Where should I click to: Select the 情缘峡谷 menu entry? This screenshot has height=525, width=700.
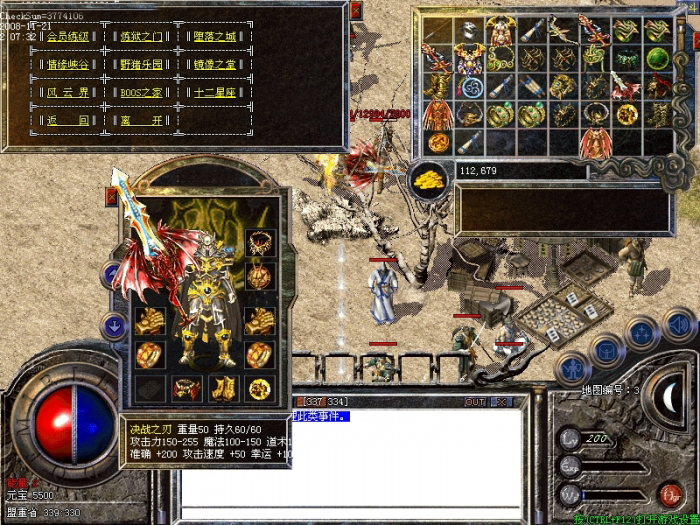(x=68, y=64)
